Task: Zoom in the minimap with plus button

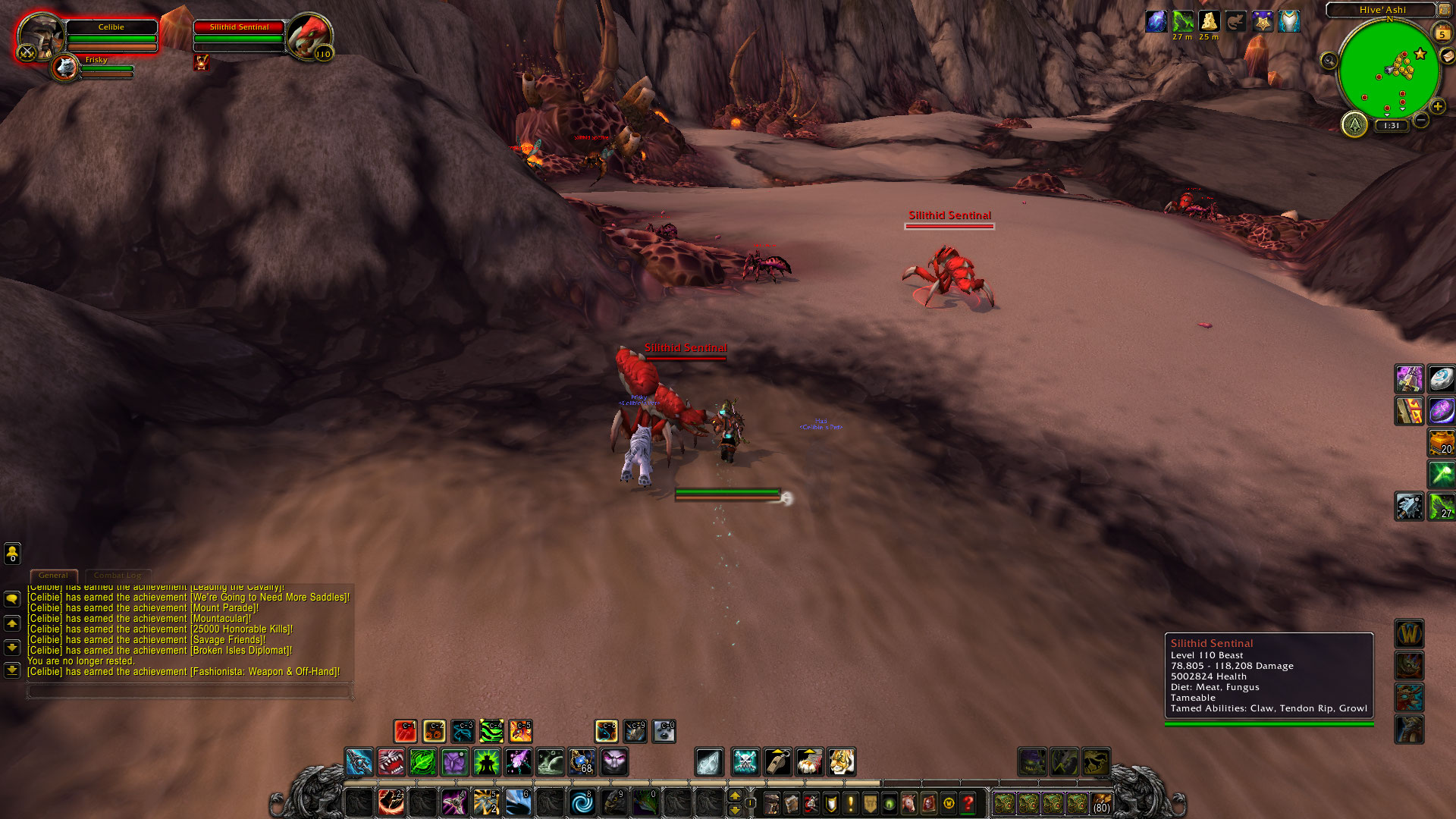Action: click(1437, 107)
